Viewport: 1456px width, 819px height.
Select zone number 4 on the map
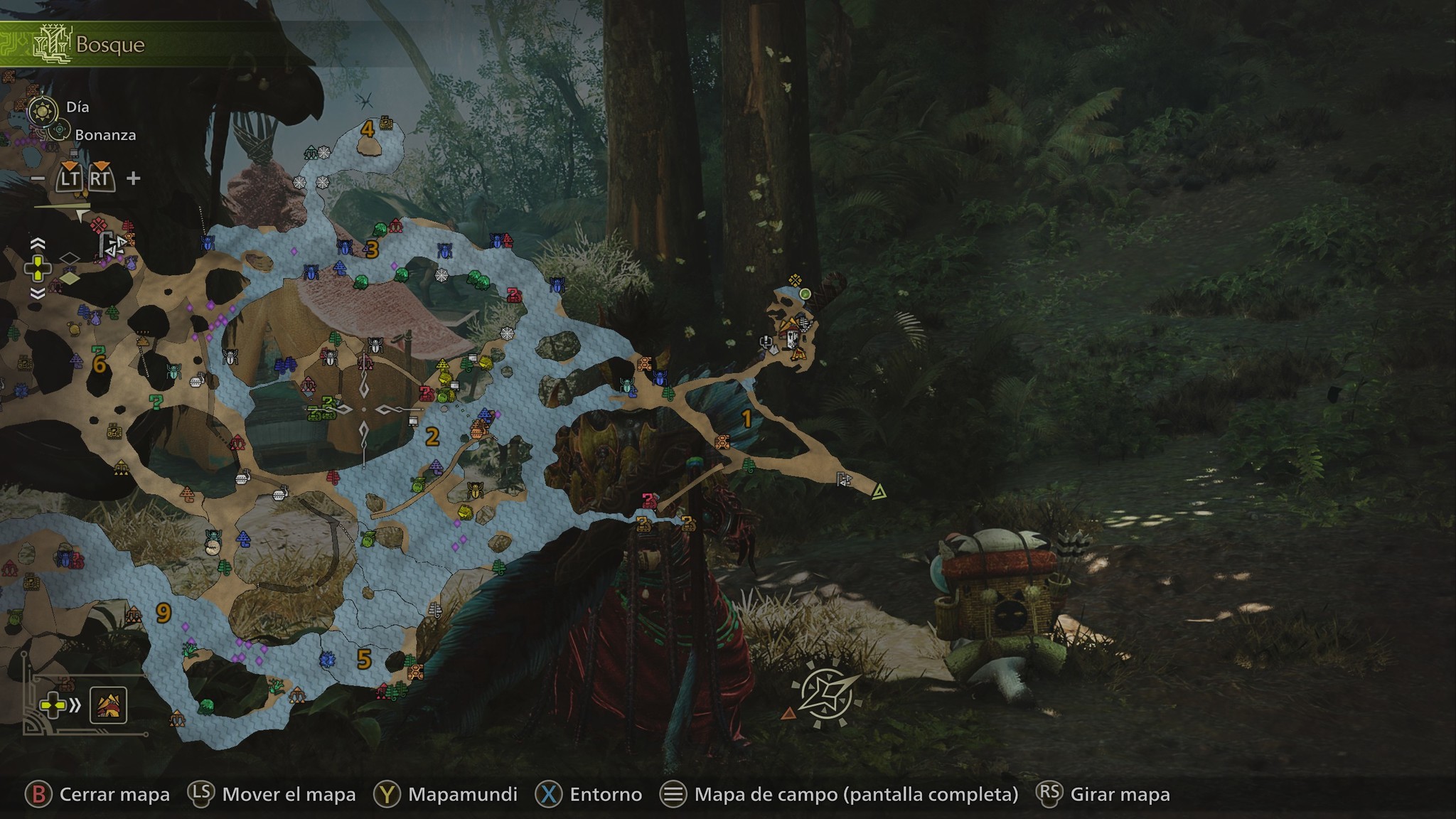(x=368, y=129)
